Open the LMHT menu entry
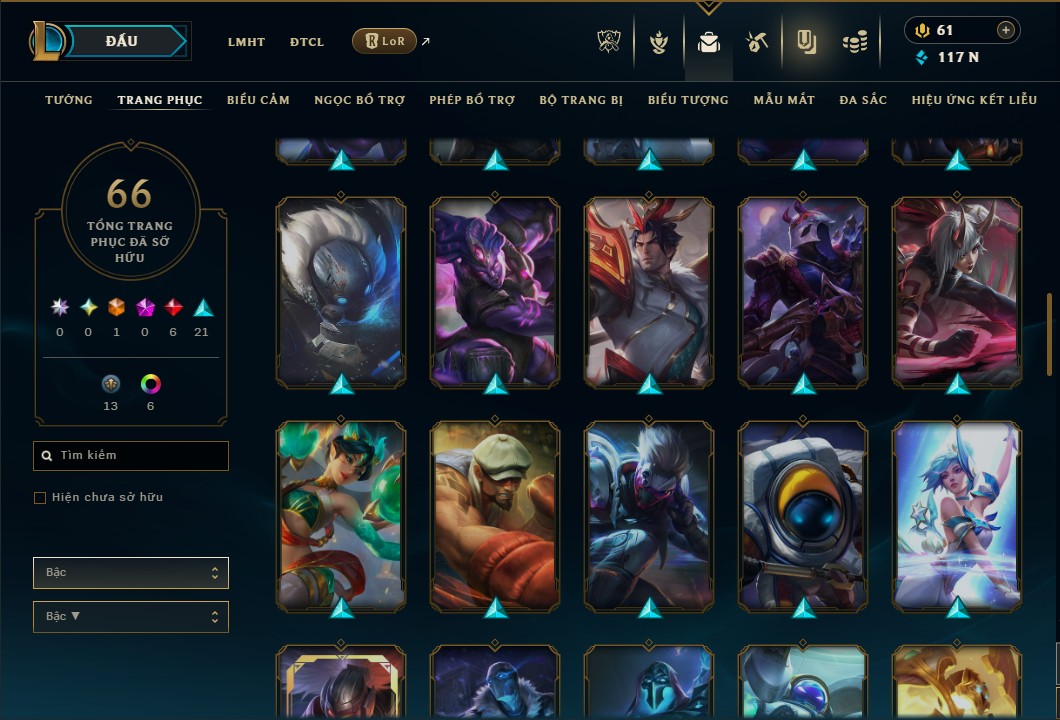 pos(246,42)
